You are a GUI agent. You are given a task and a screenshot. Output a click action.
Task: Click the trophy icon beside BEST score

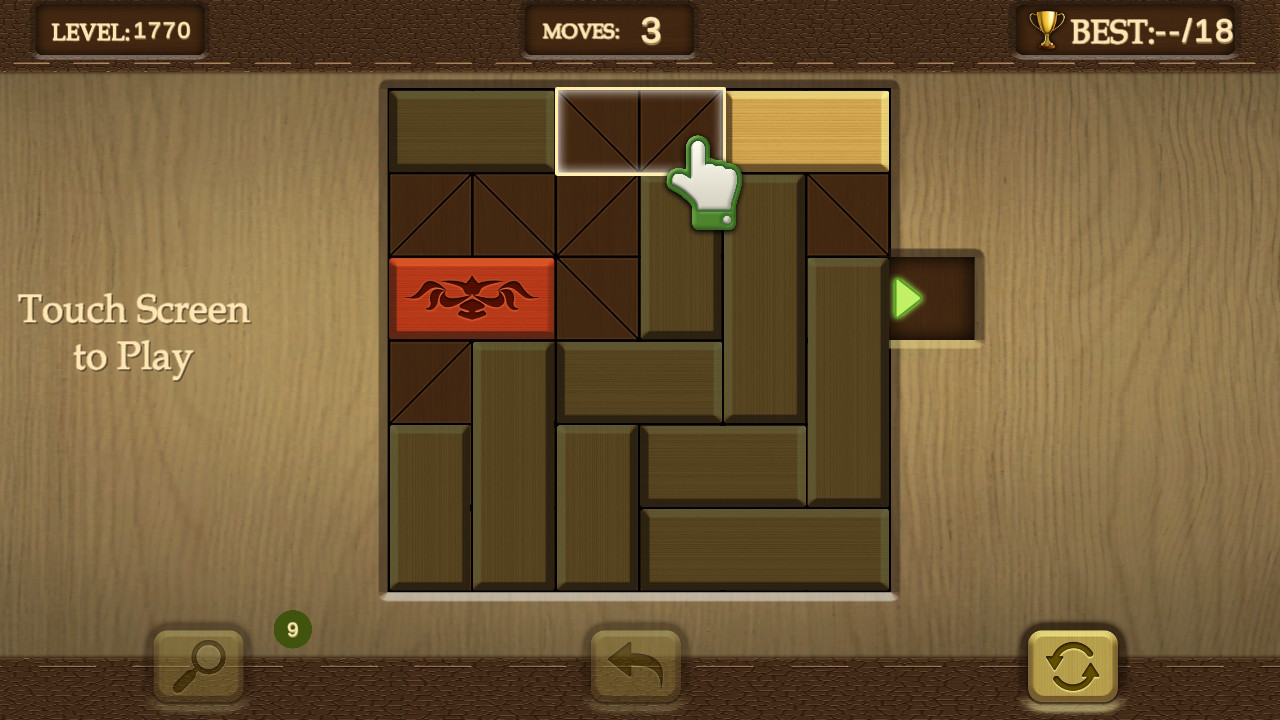(1046, 29)
